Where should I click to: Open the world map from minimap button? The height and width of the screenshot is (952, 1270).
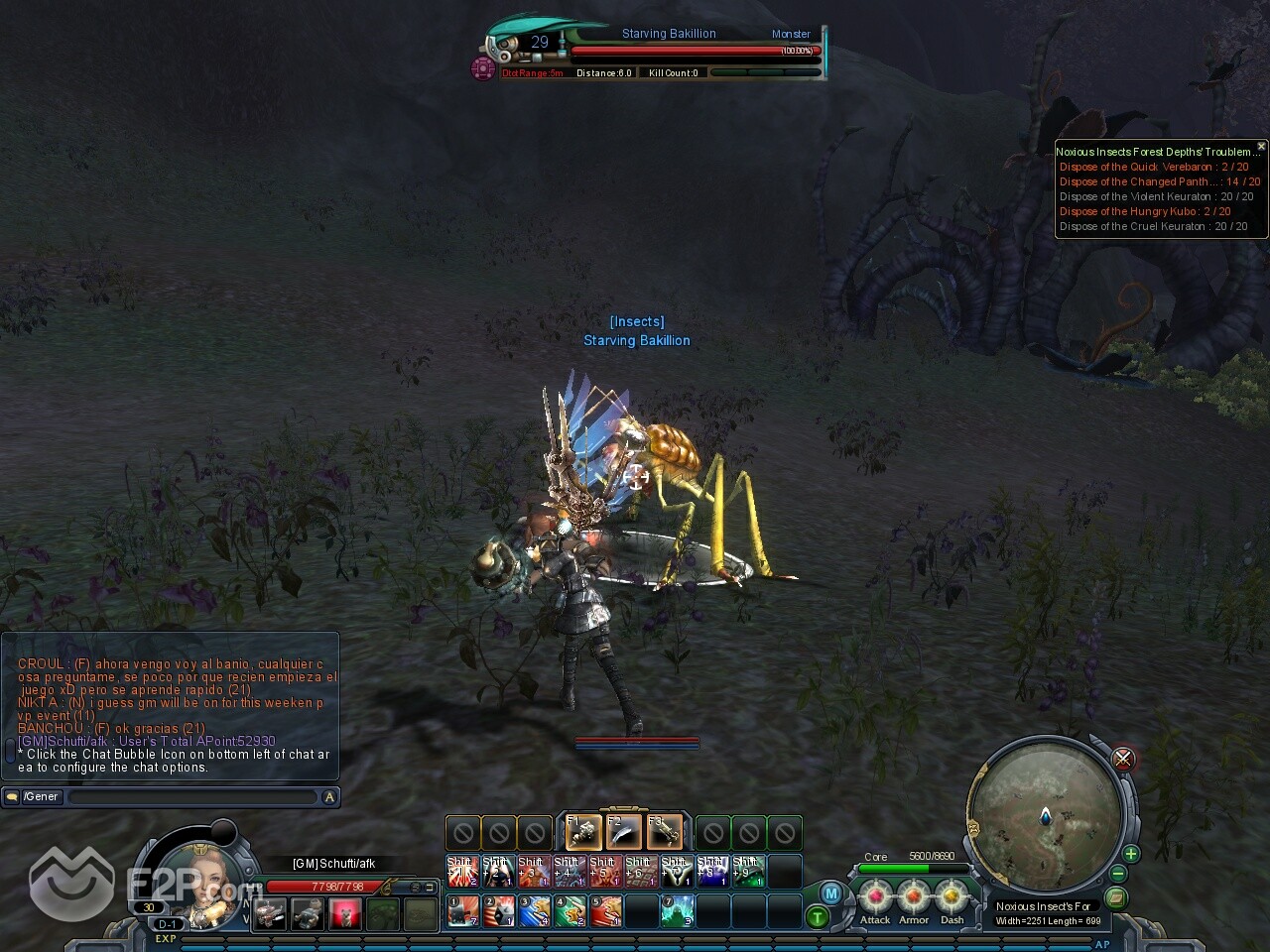pos(1116,897)
